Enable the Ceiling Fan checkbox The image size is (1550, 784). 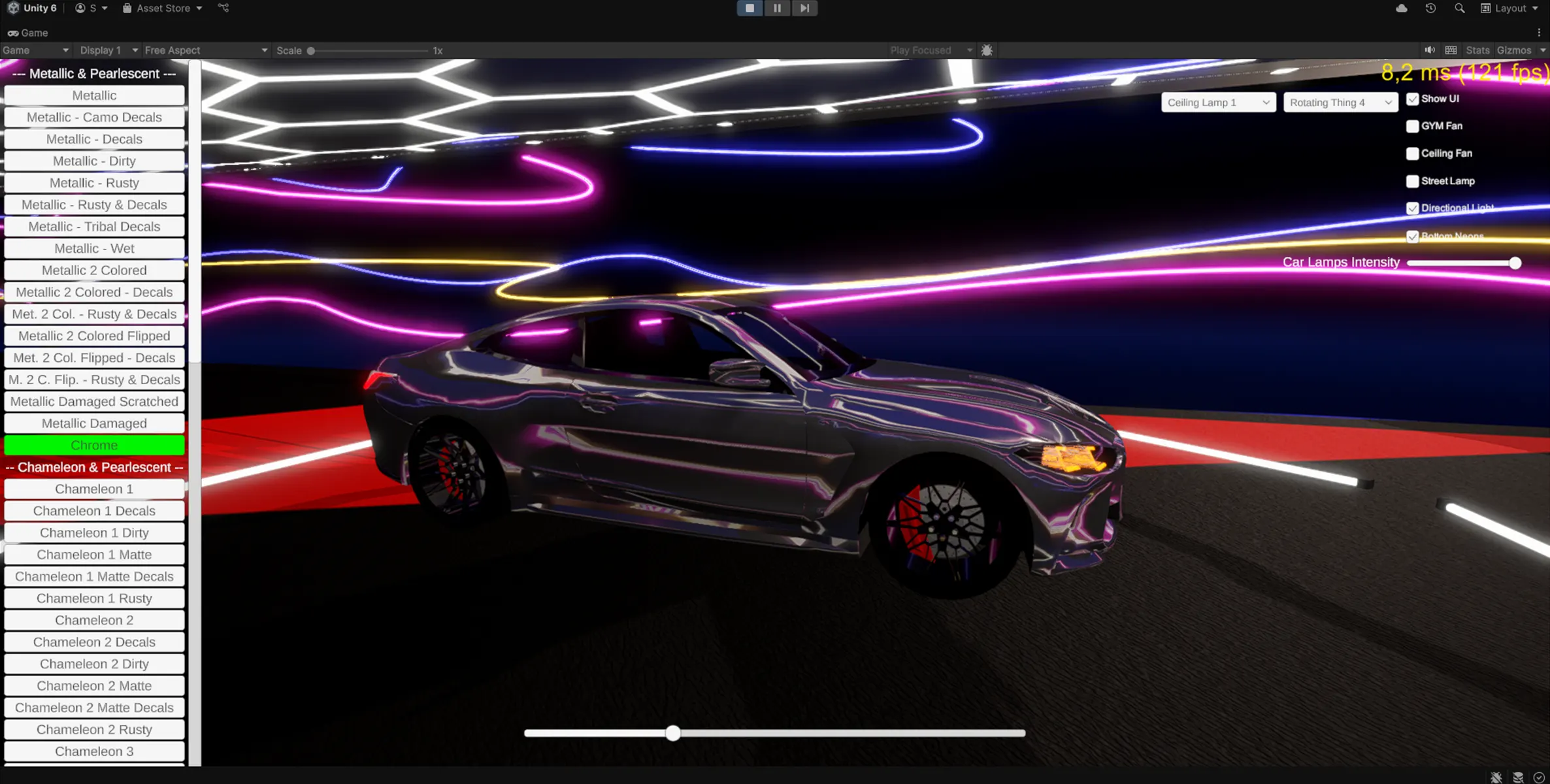tap(1412, 154)
